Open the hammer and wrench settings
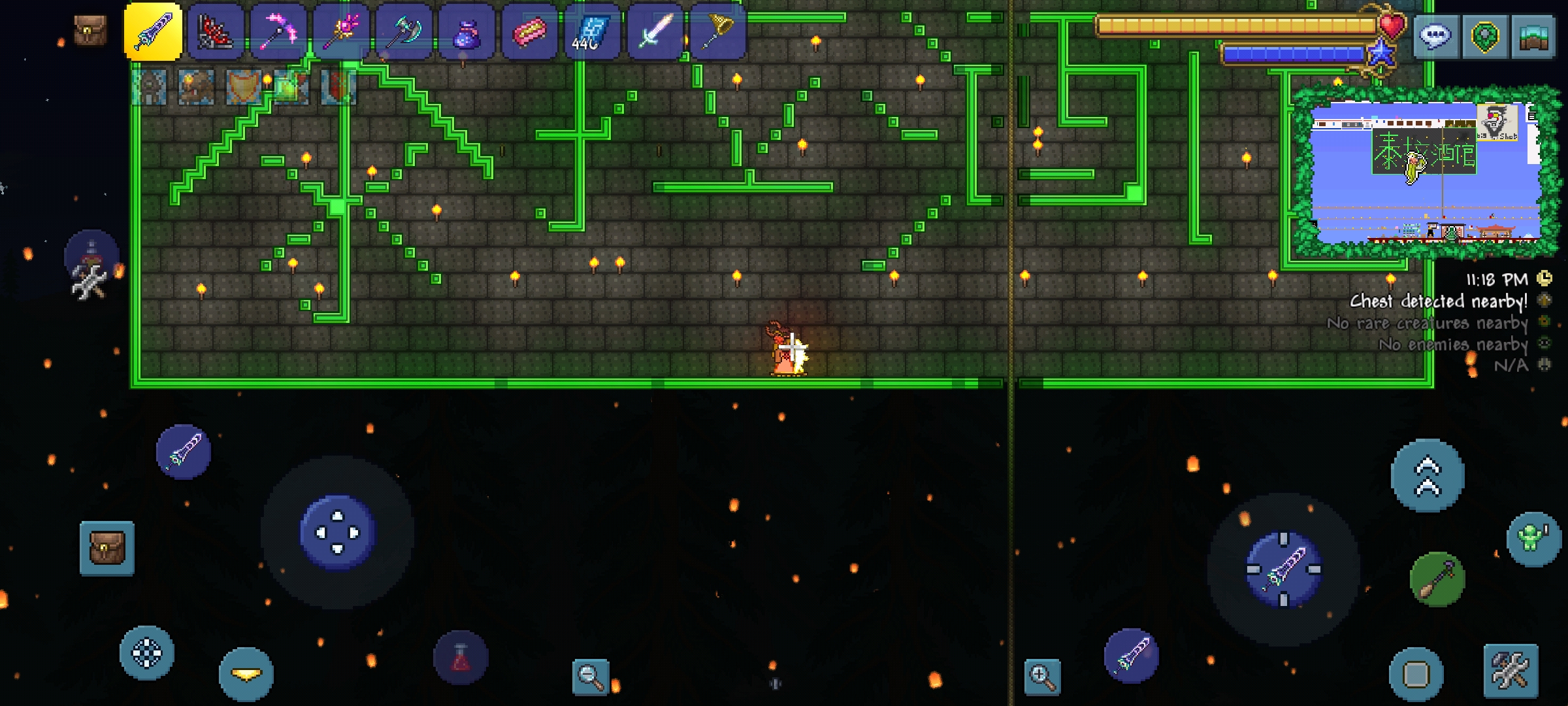Screen dimensions: 1568x706 point(1511,670)
